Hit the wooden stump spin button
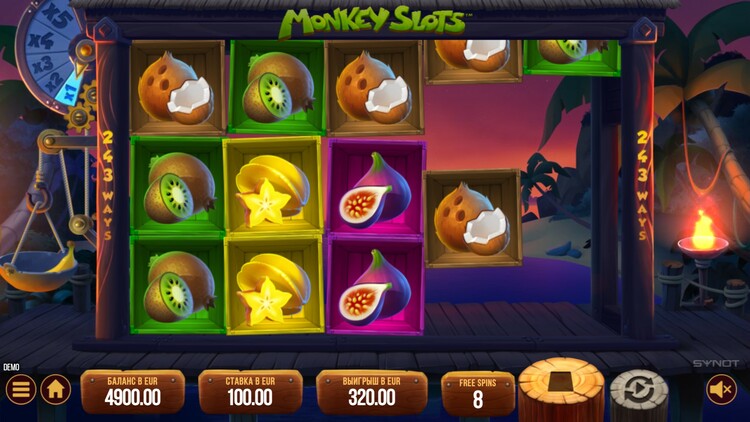The image size is (750, 422). [561, 388]
